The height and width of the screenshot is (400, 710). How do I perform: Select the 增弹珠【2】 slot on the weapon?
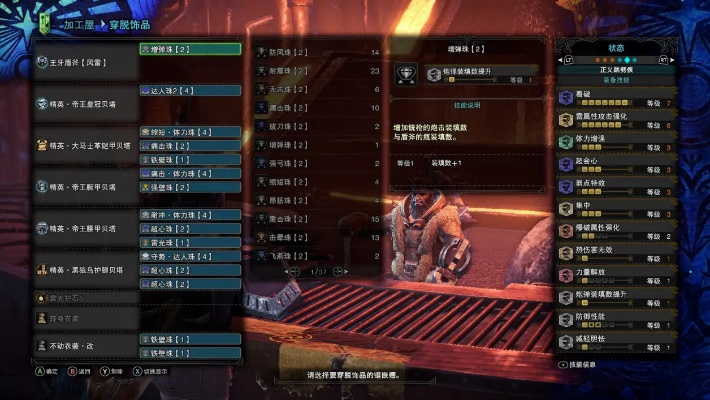[x=190, y=48]
